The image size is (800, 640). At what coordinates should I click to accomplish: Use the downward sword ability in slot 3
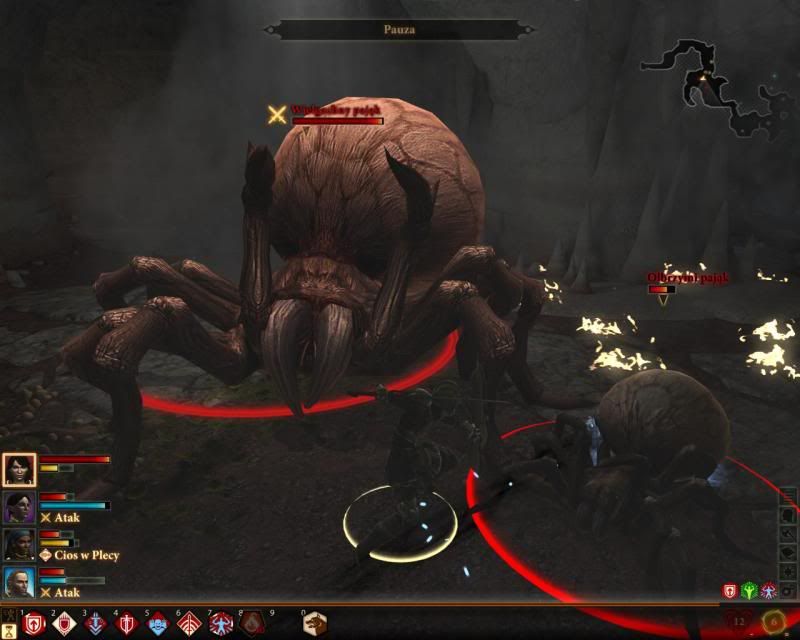(x=96, y=624)
